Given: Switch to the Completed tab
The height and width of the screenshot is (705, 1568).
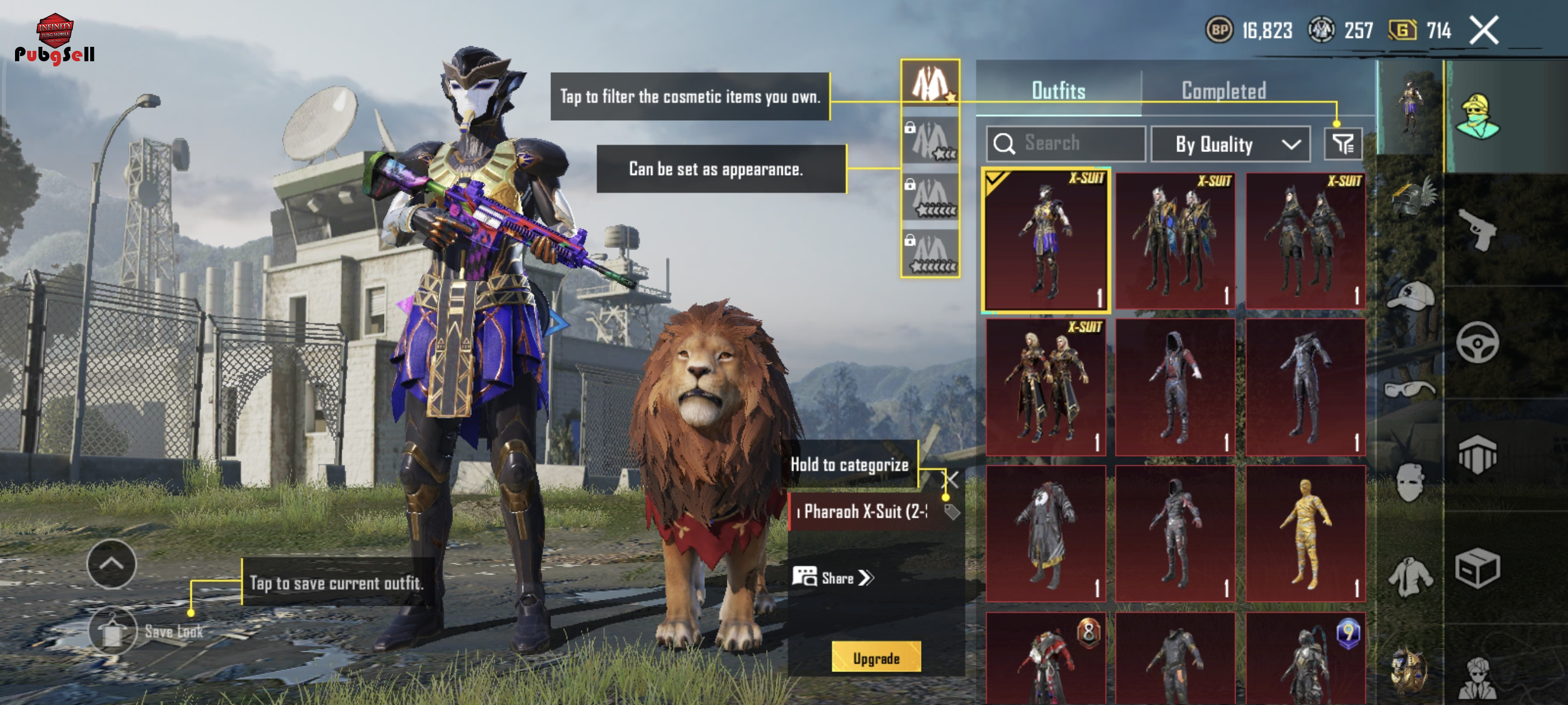Looking at the screenshot, I should (1223, 91).
